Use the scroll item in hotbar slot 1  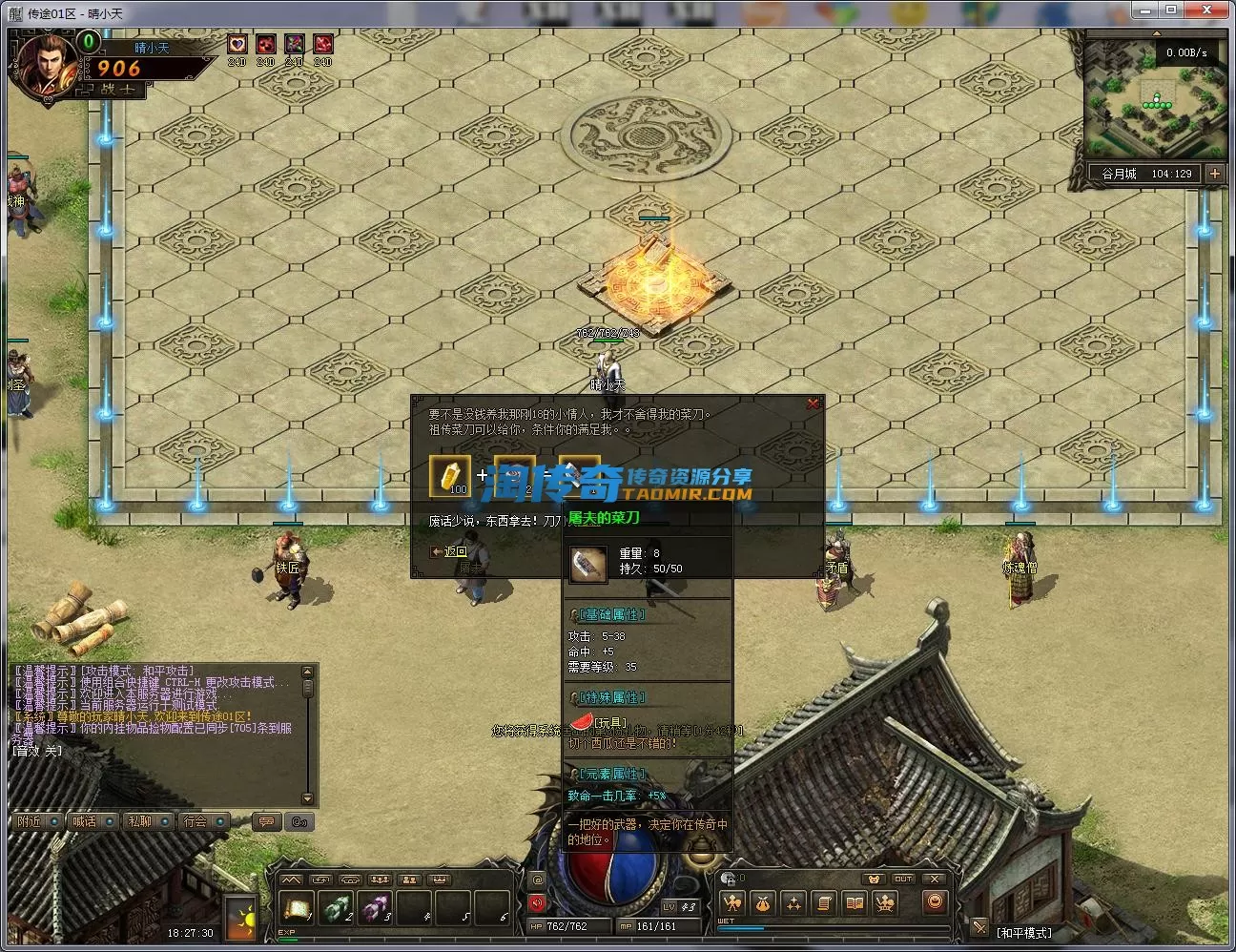pos(296,909)
